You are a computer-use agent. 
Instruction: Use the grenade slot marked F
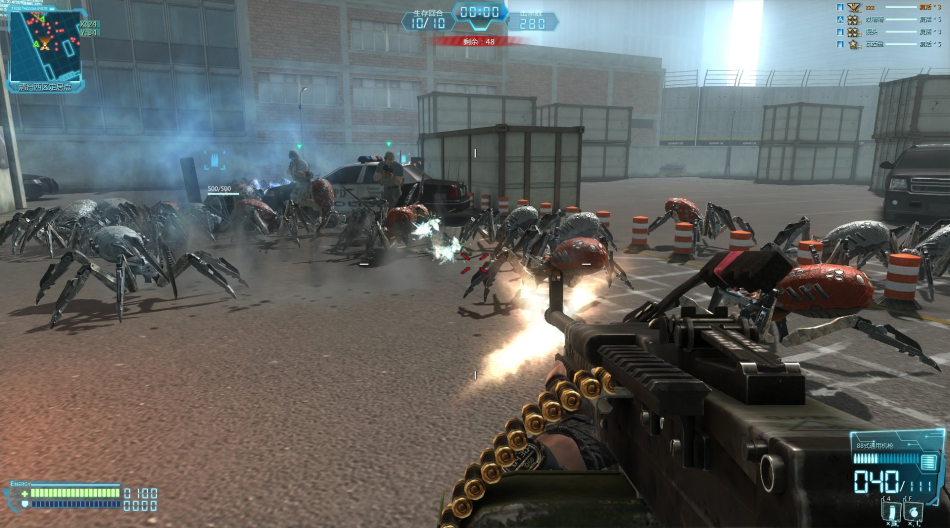tap(914, 512)
